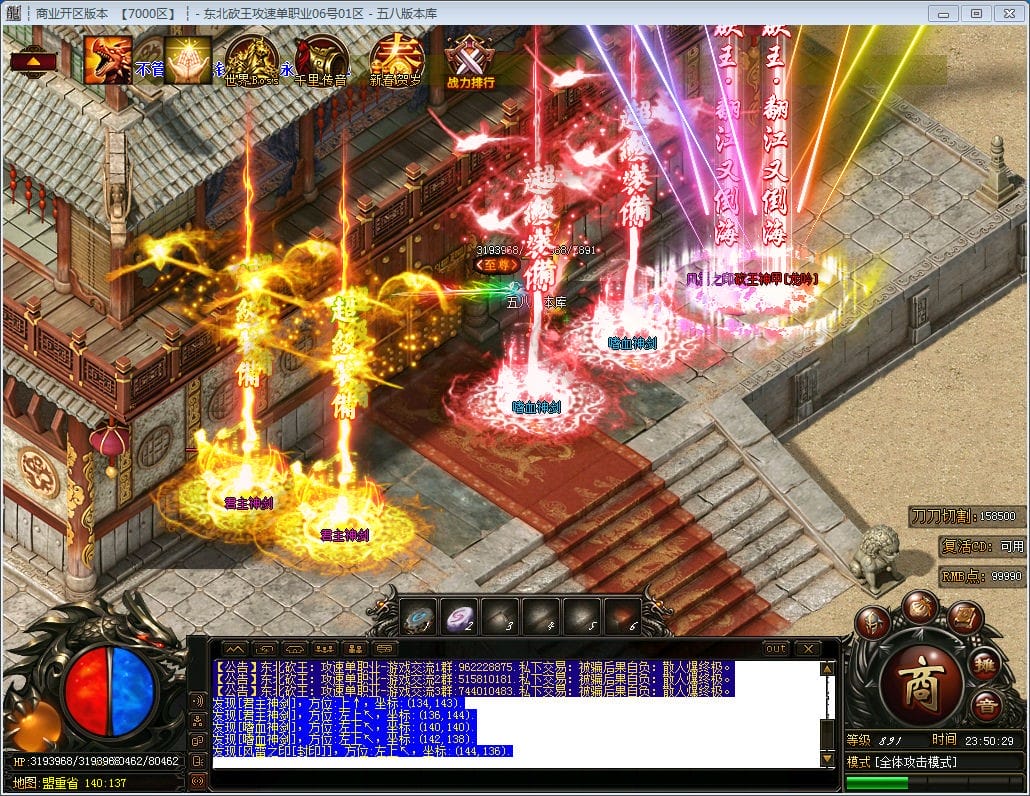Click the 摊 stall button
The height and width of the screenshot is (796, 1030).
pos(985,661)
